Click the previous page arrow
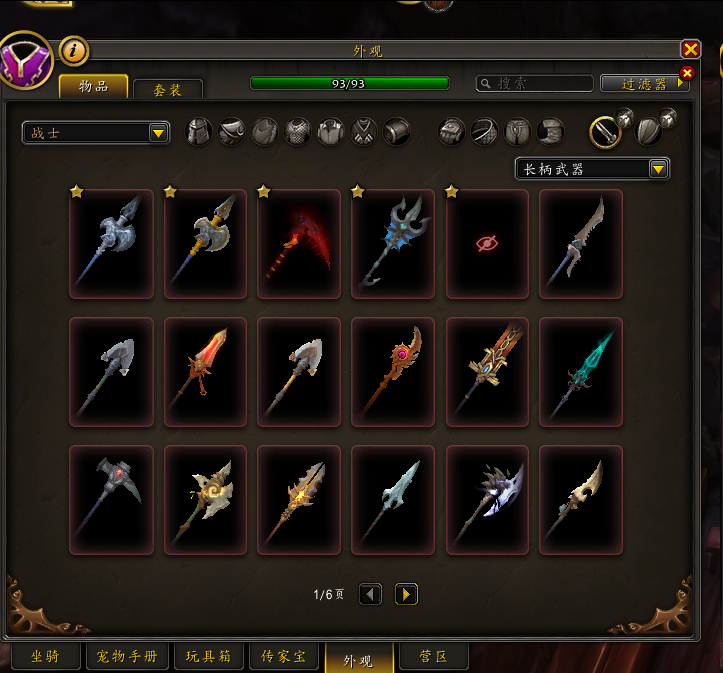Image resolution: width=723 pixels, height=673 pixels. [370, 595]
